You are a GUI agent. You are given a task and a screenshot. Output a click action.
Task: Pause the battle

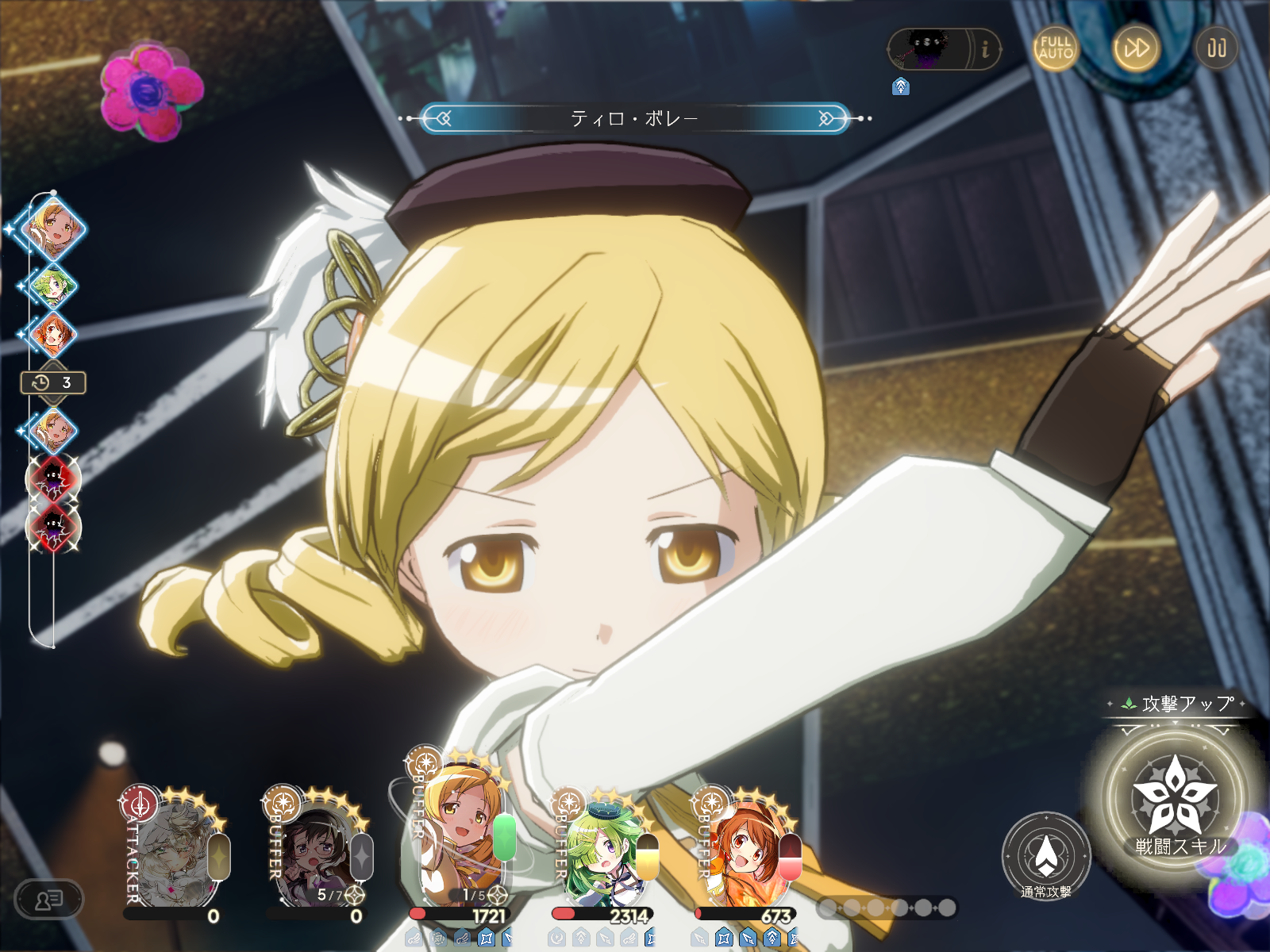[1216, 48]
